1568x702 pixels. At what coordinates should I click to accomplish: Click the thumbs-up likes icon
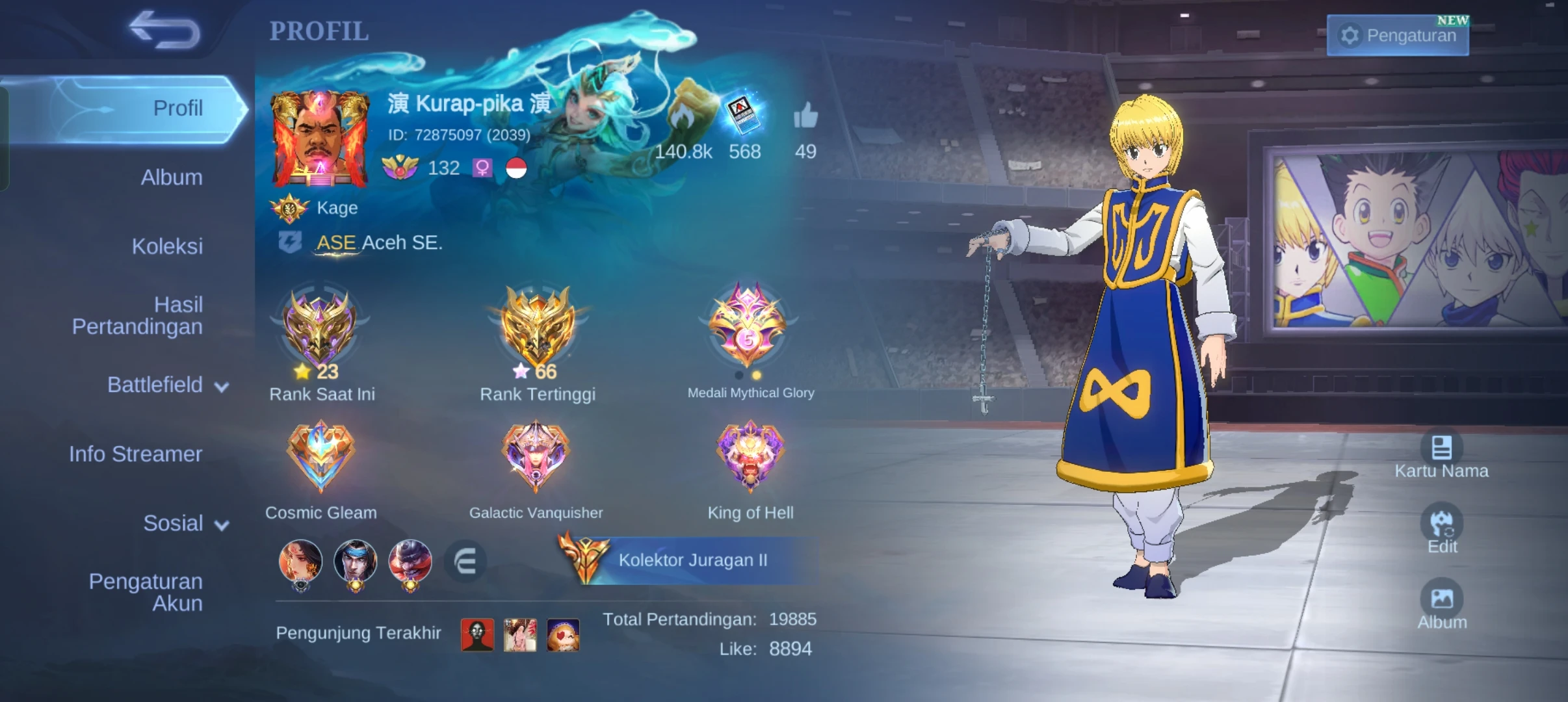pos(806,117)
